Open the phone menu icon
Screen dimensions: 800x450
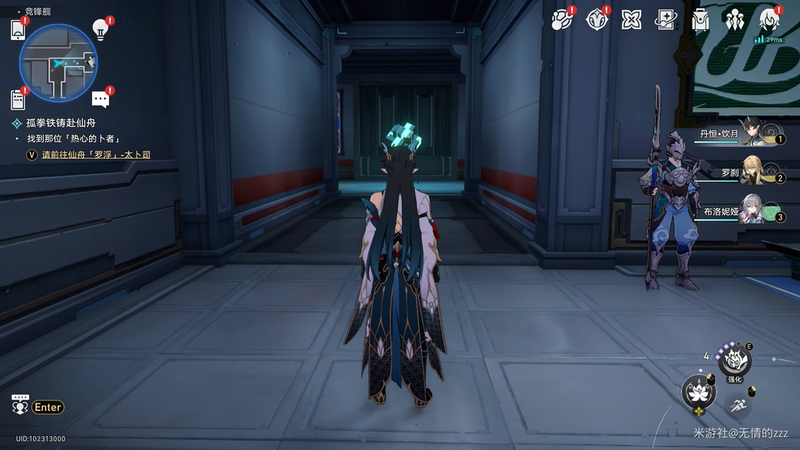(x=18, y=30)
